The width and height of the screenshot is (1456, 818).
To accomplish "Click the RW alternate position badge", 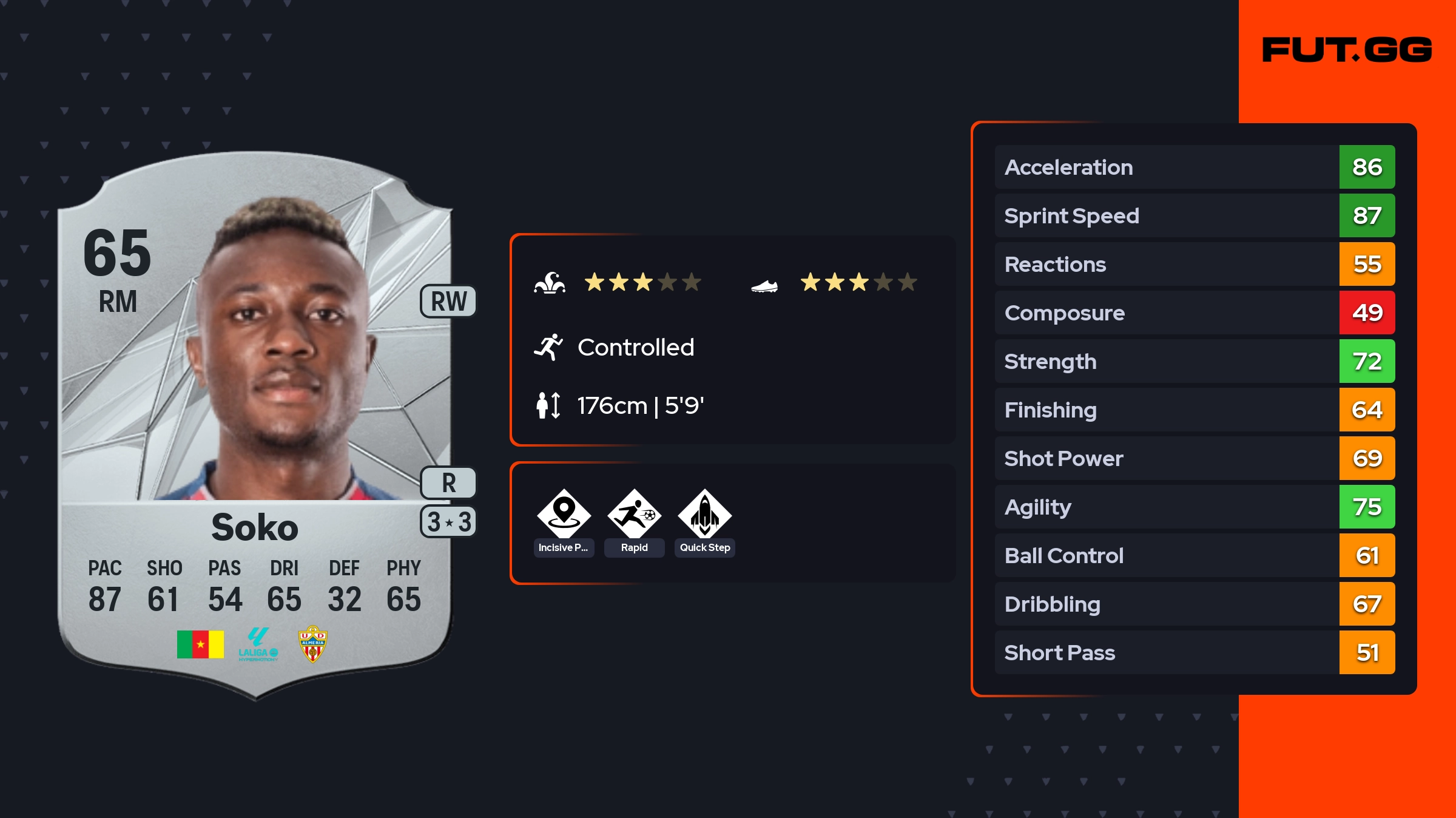I will [x=448, y=301].
